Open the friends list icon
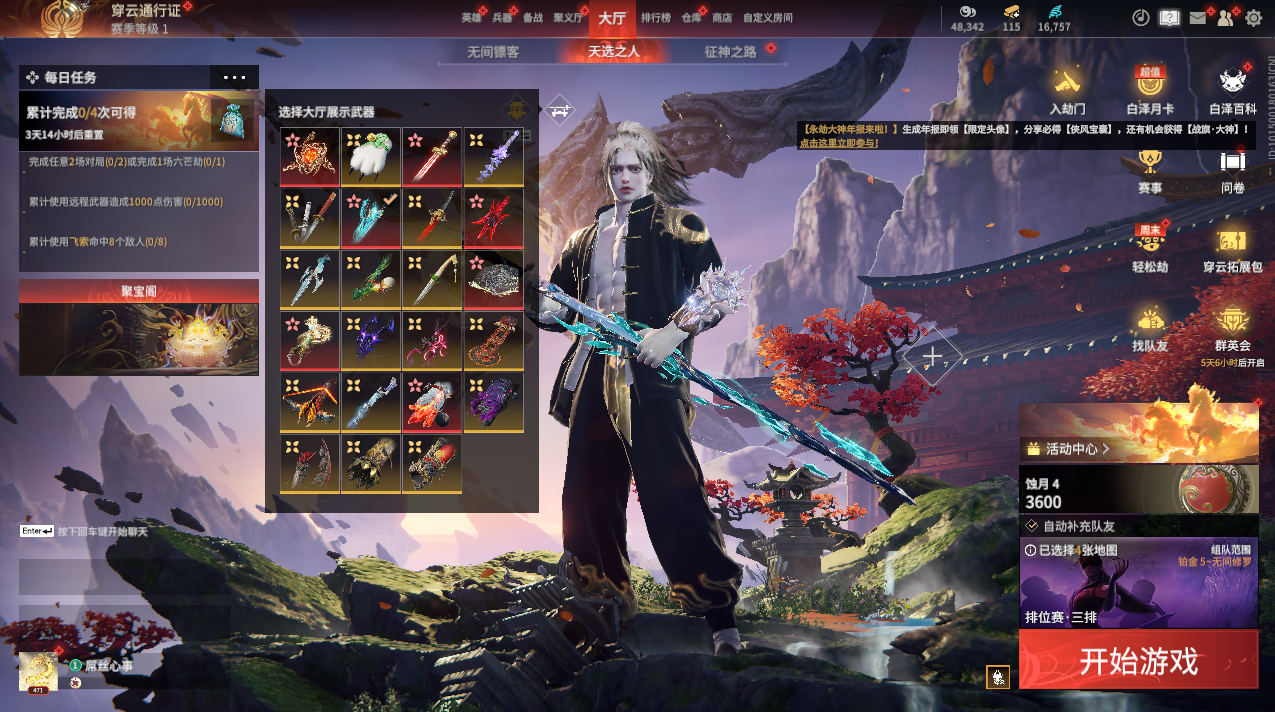 1225,18
